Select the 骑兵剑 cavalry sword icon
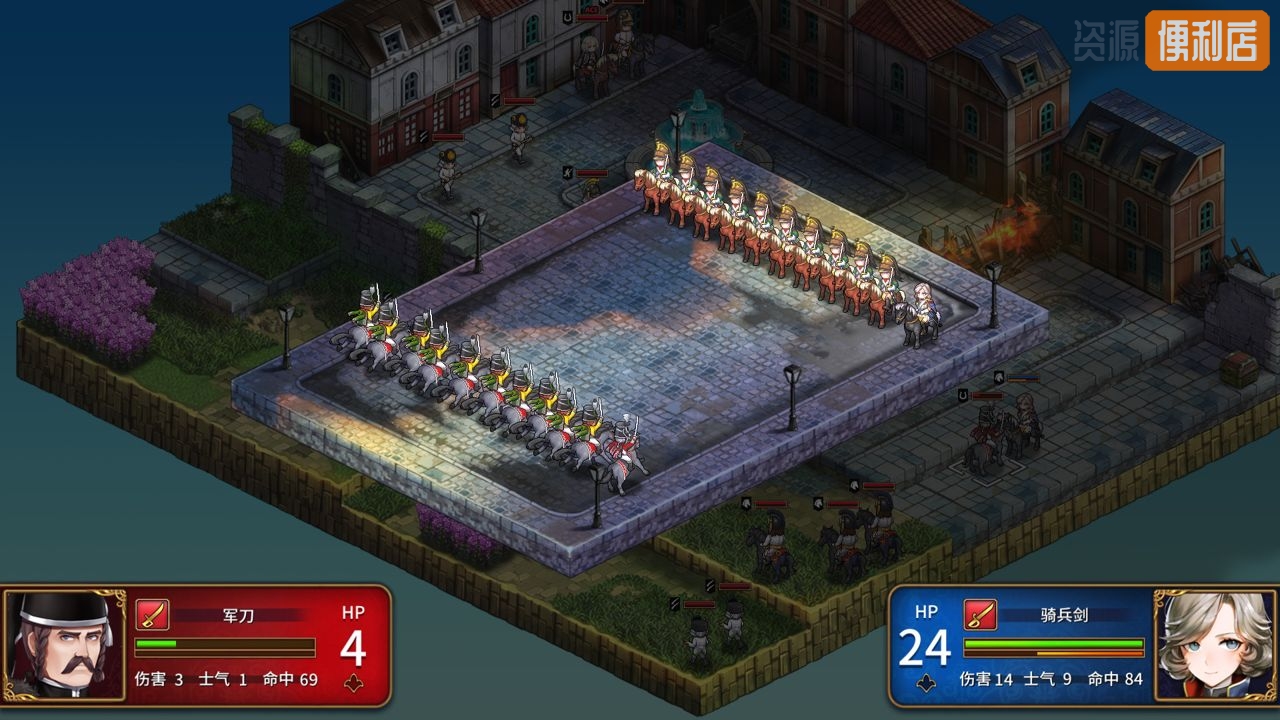The image size is (1280, 720). tap(980, 614)
